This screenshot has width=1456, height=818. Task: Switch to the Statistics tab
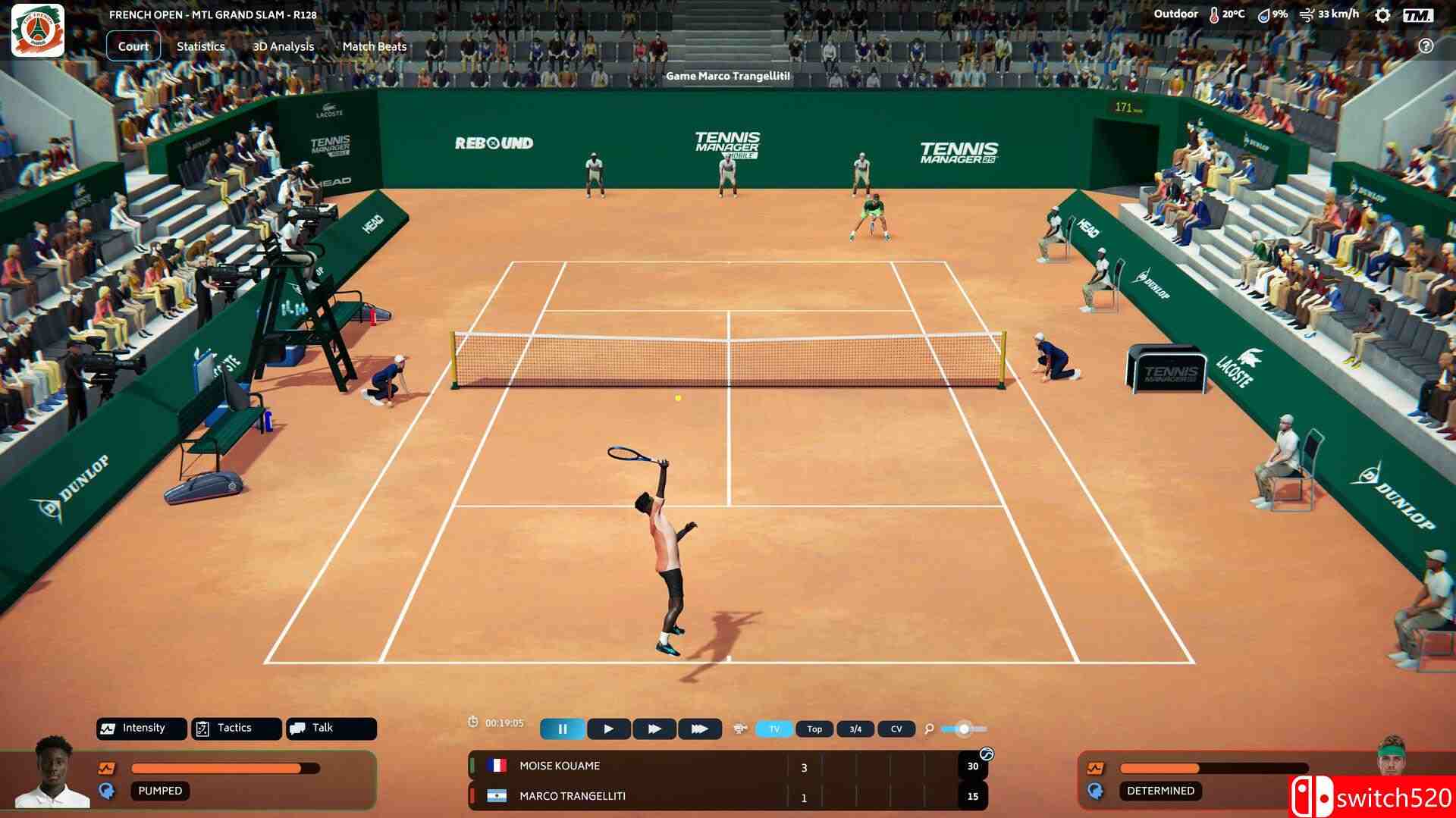tap(200, 46)
